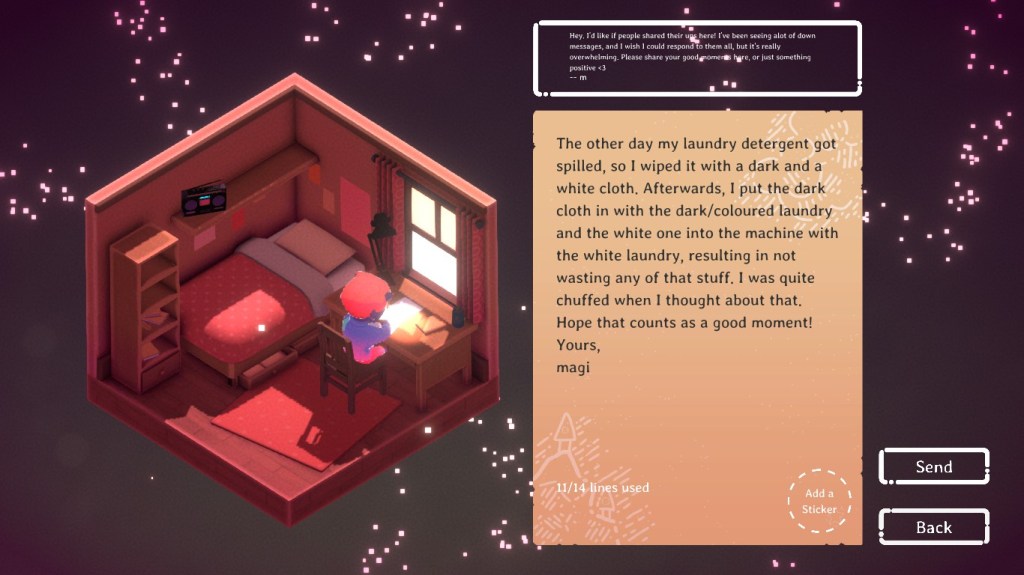Add a Sticker to the letter
The height and width of the screenshot is (575, 1024).
[819, 501]
